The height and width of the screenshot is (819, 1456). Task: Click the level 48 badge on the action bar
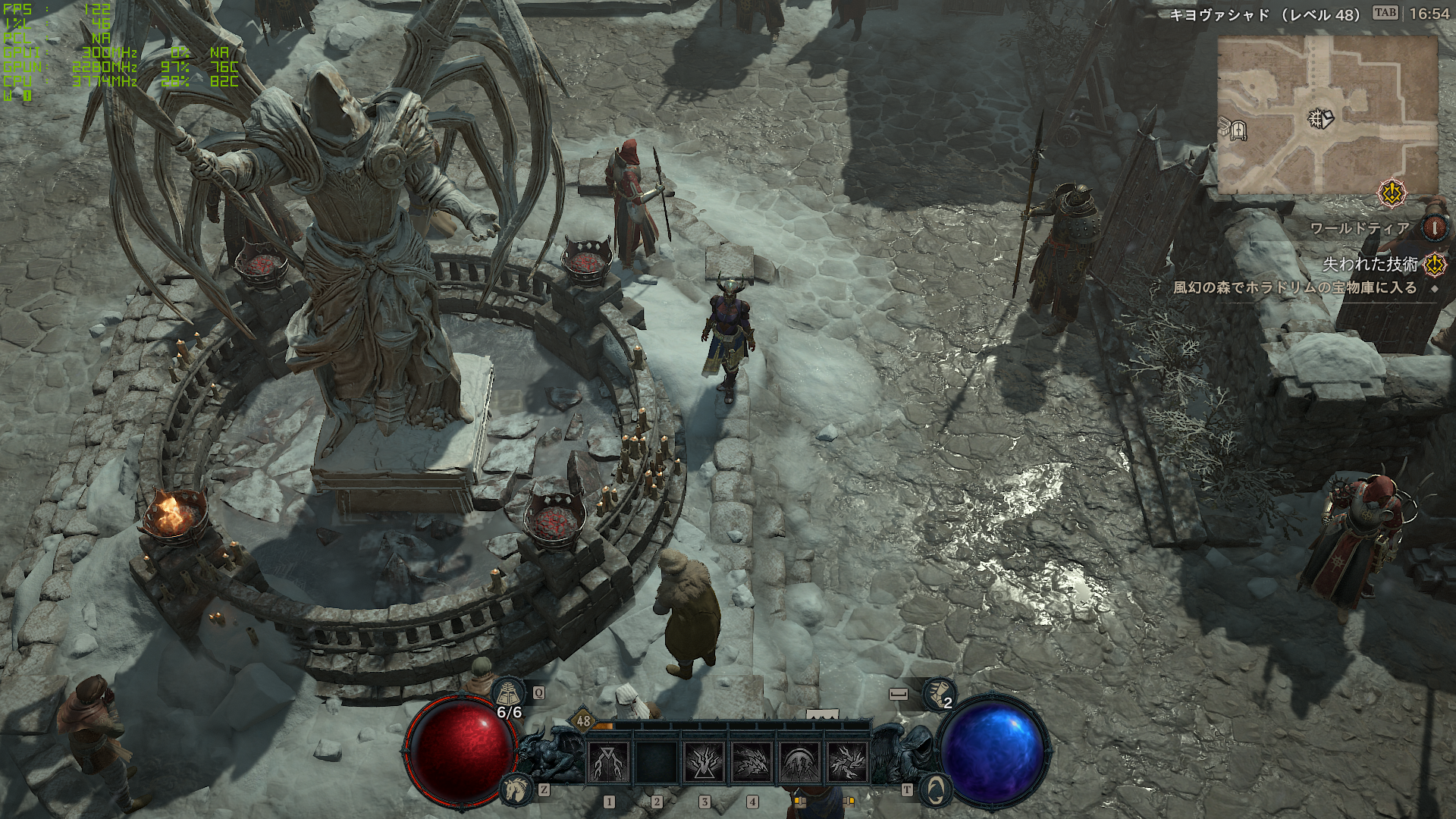coord(583,721)
